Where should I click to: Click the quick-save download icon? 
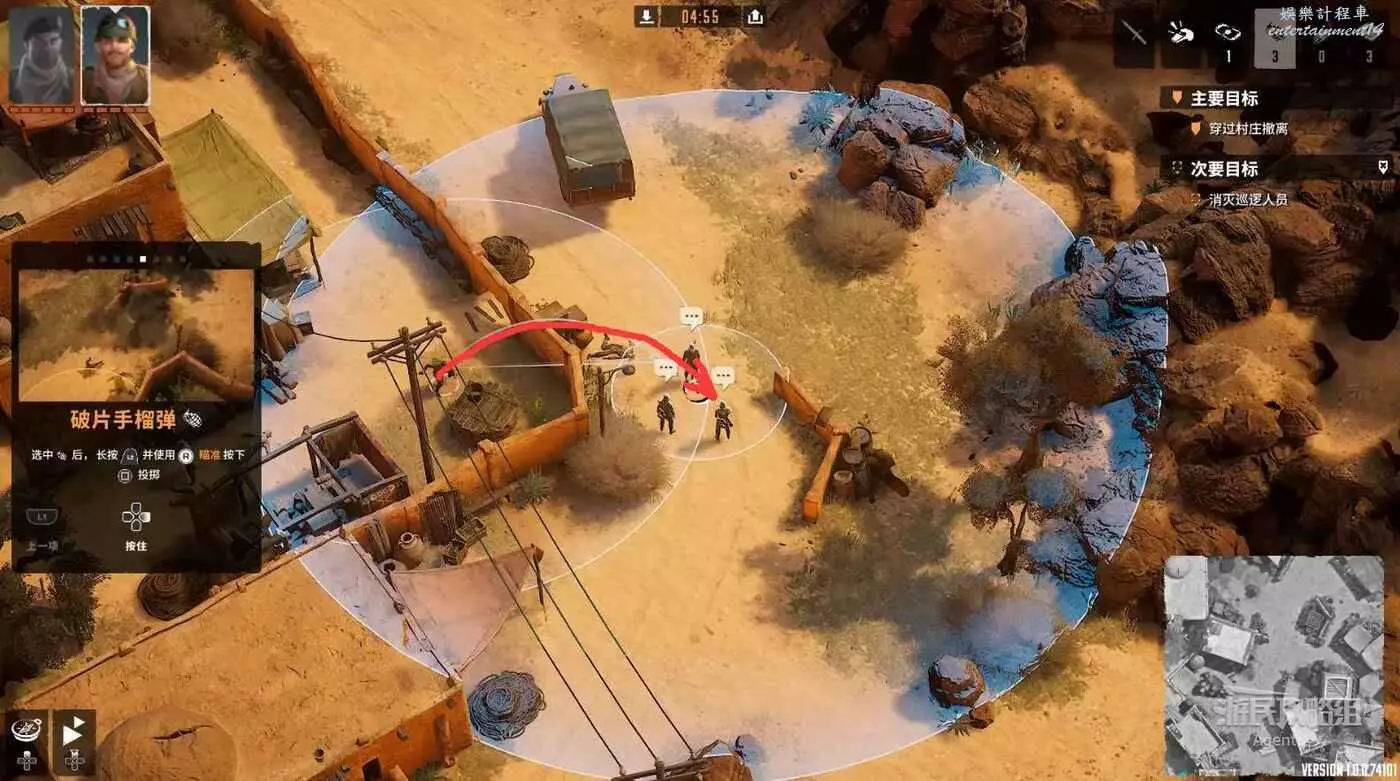click(649, 17)
